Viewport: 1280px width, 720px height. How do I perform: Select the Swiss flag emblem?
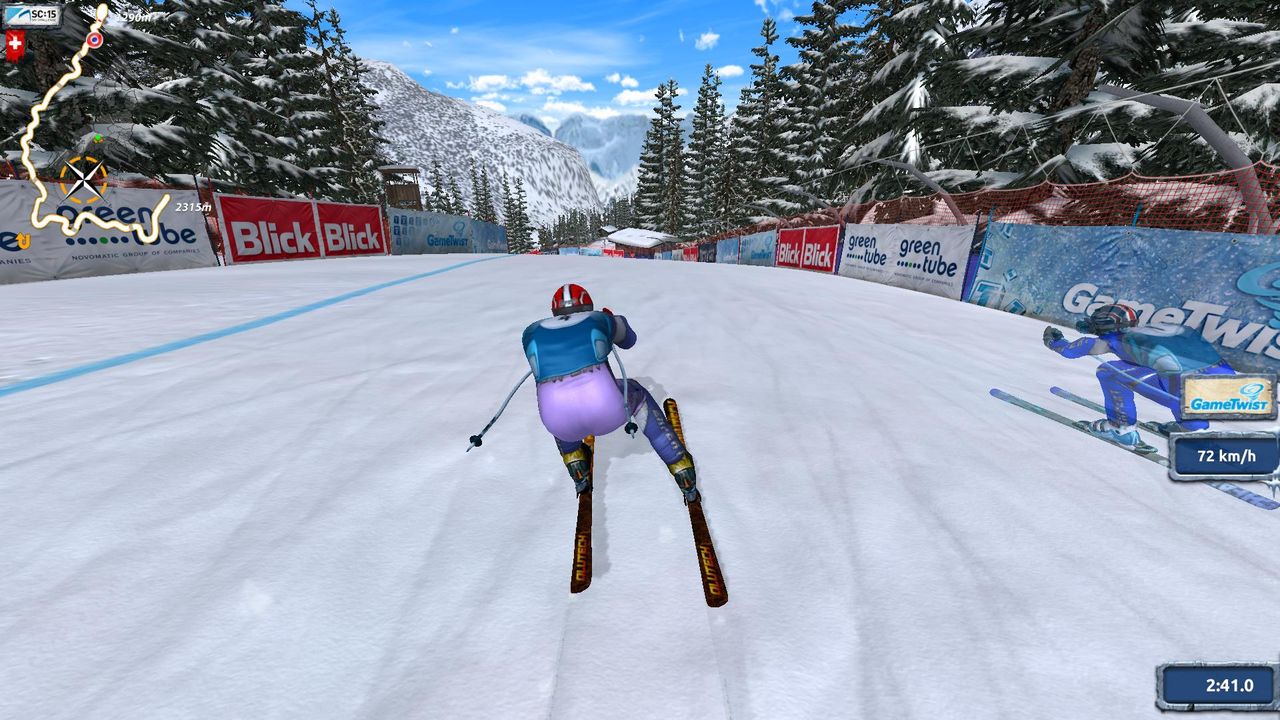(15, 42)
